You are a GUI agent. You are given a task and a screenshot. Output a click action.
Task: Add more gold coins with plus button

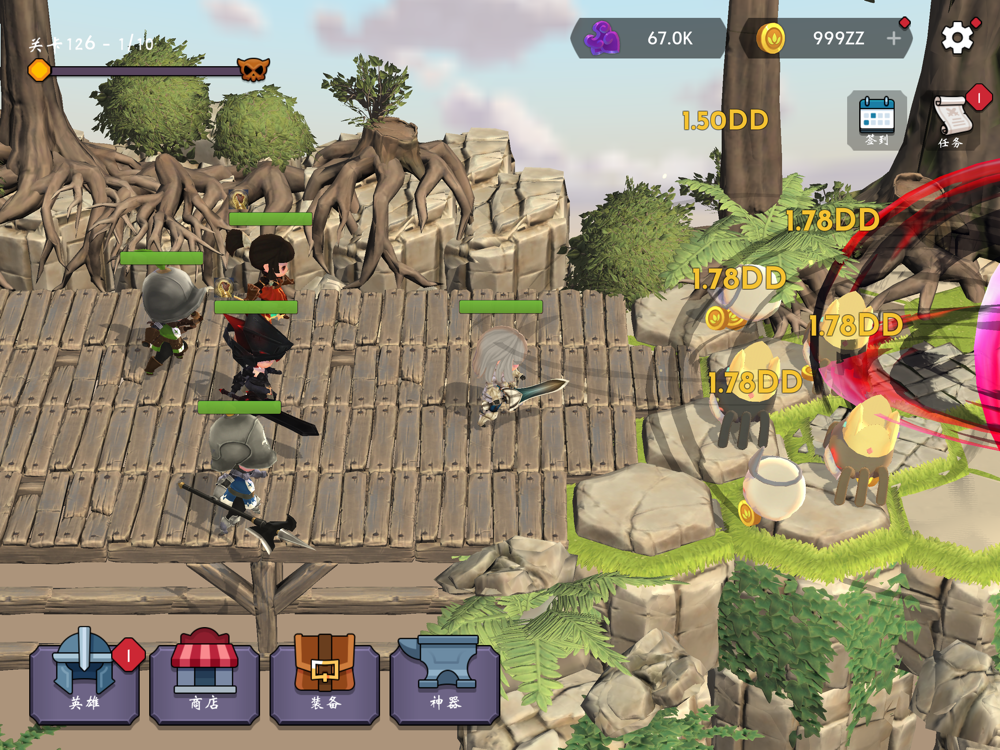(894, 39)
